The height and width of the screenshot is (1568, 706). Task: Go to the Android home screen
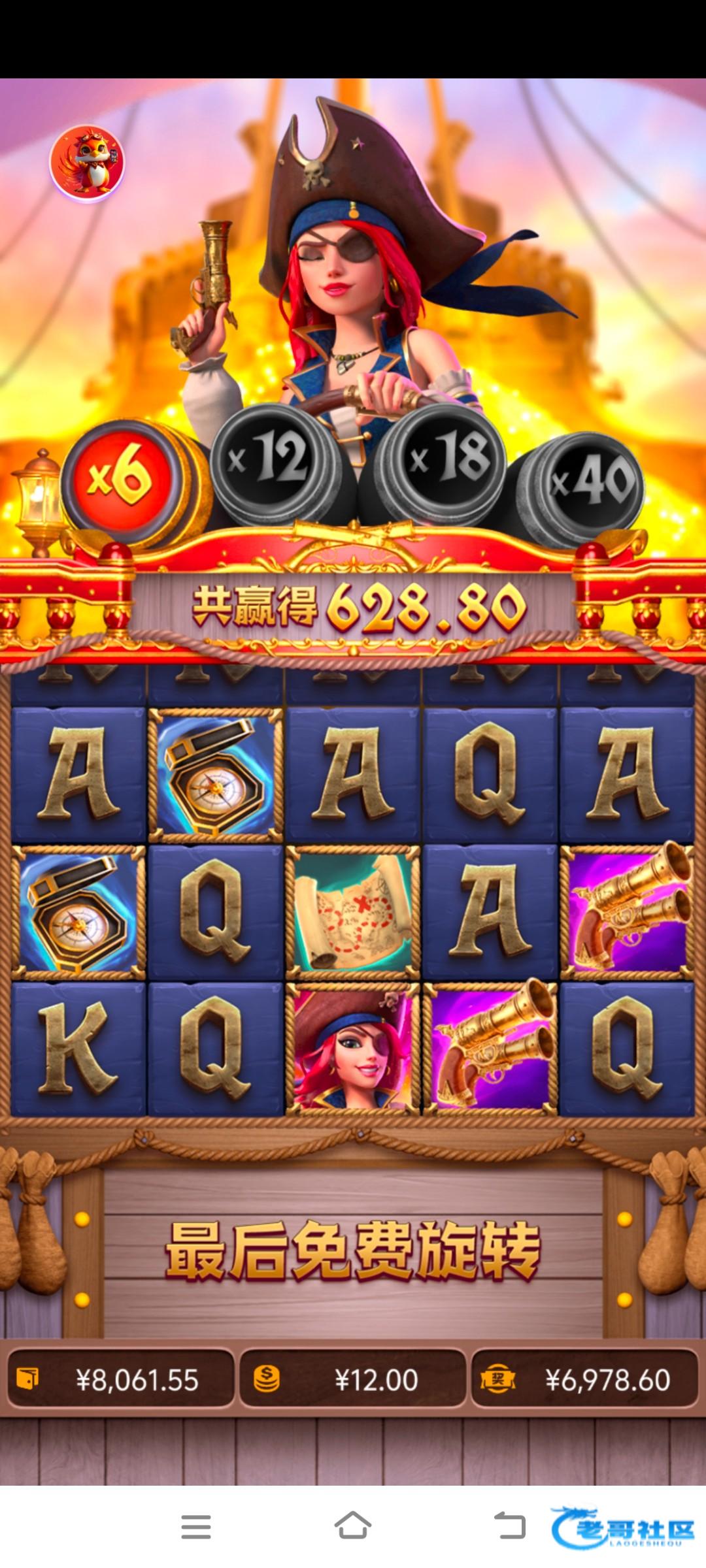(x=353, y=1527)
